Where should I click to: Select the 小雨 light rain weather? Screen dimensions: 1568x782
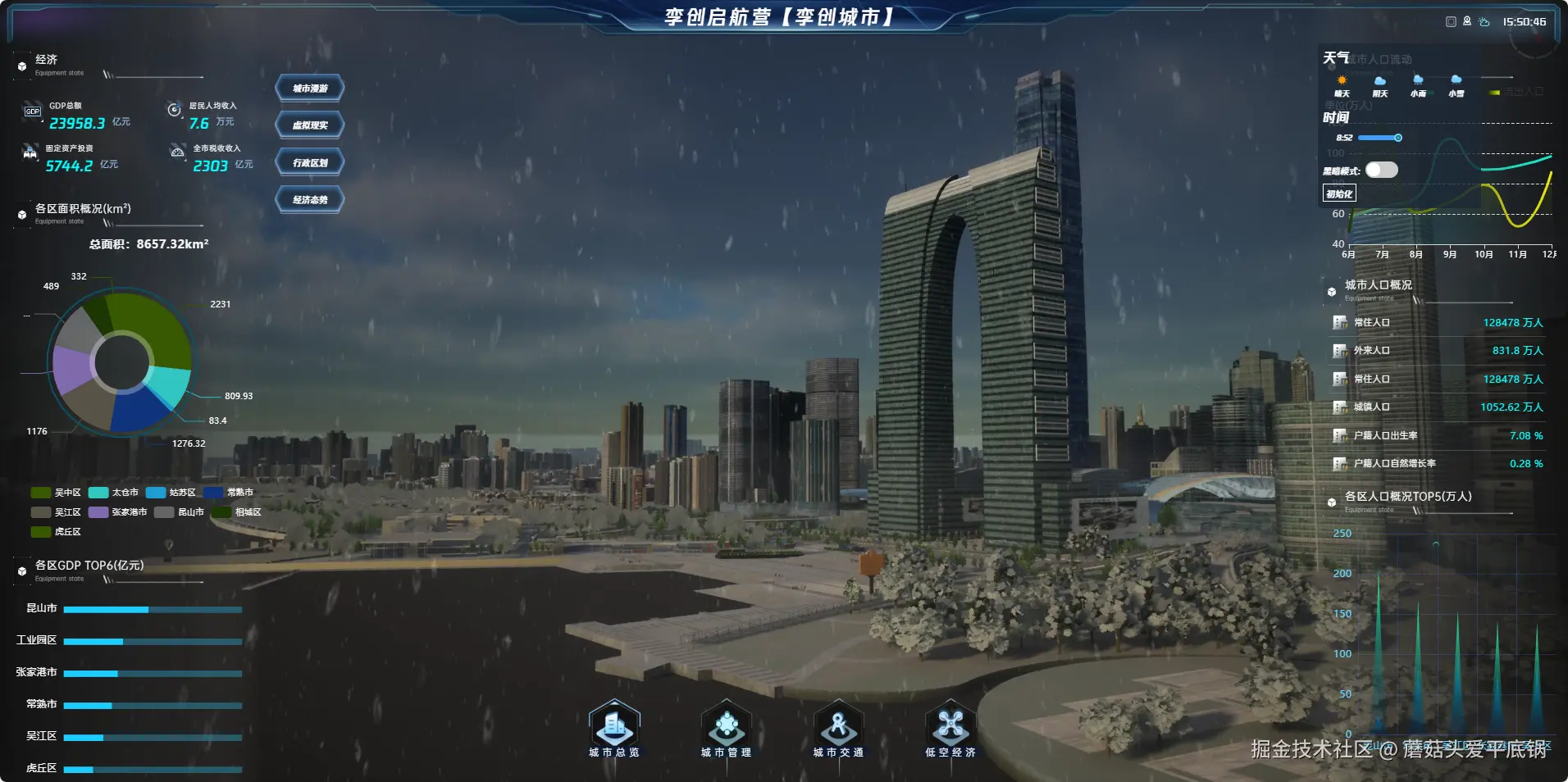[x=1418, y=85]
